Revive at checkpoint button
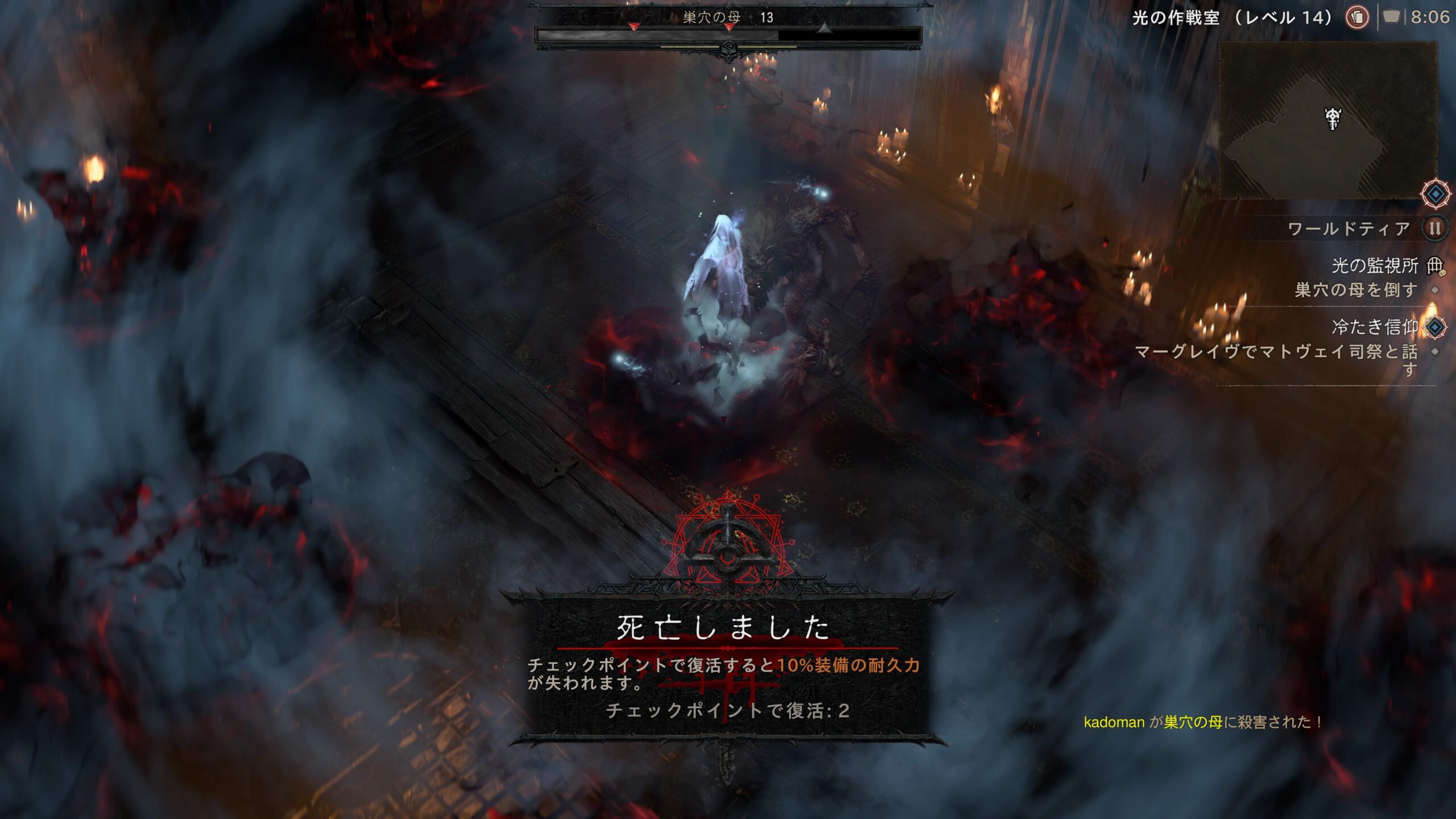The width and height of the screenshot is (1456, 819). coord(727,710)
